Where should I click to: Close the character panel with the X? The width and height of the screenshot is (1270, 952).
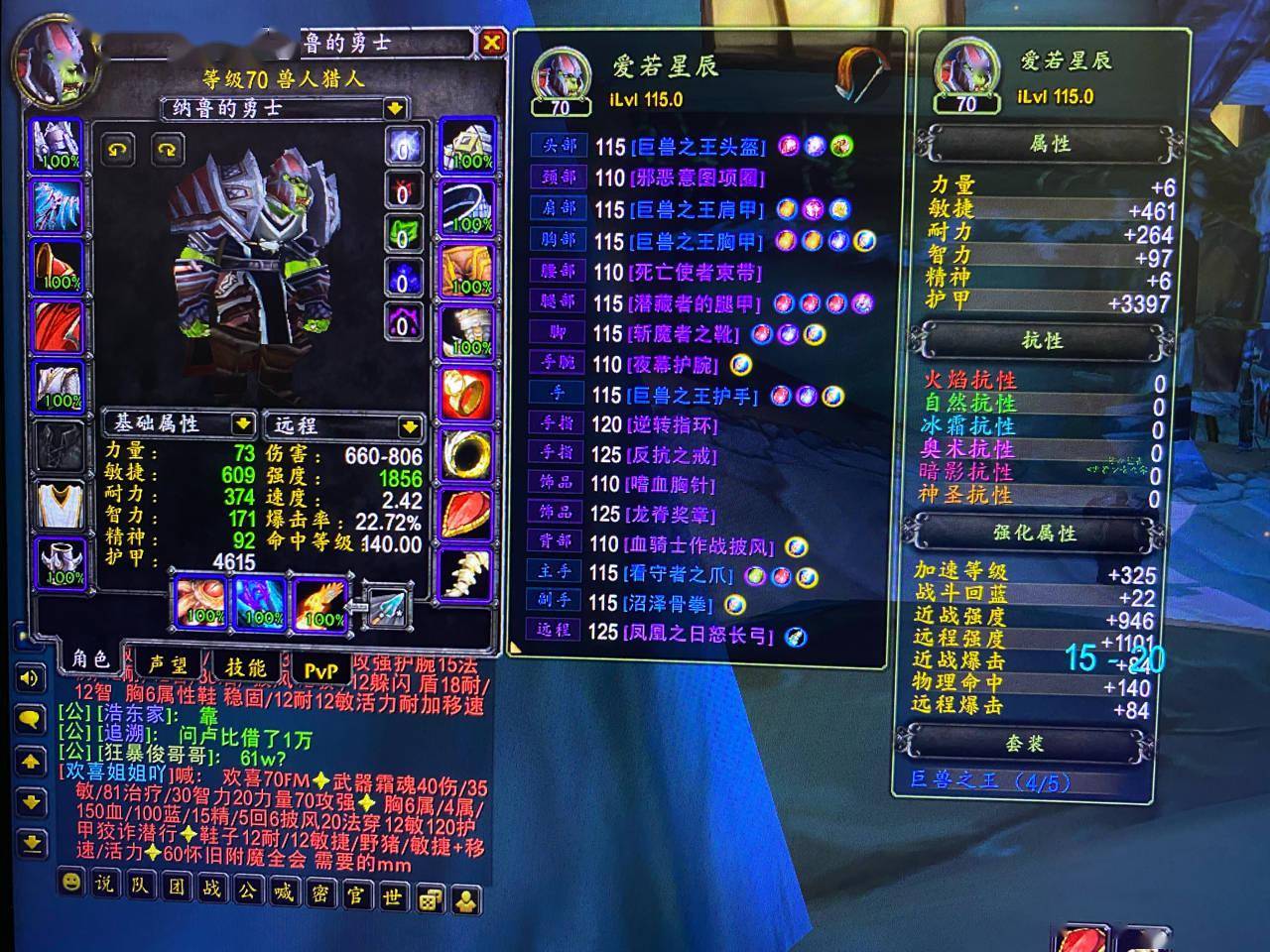(491, 43)
